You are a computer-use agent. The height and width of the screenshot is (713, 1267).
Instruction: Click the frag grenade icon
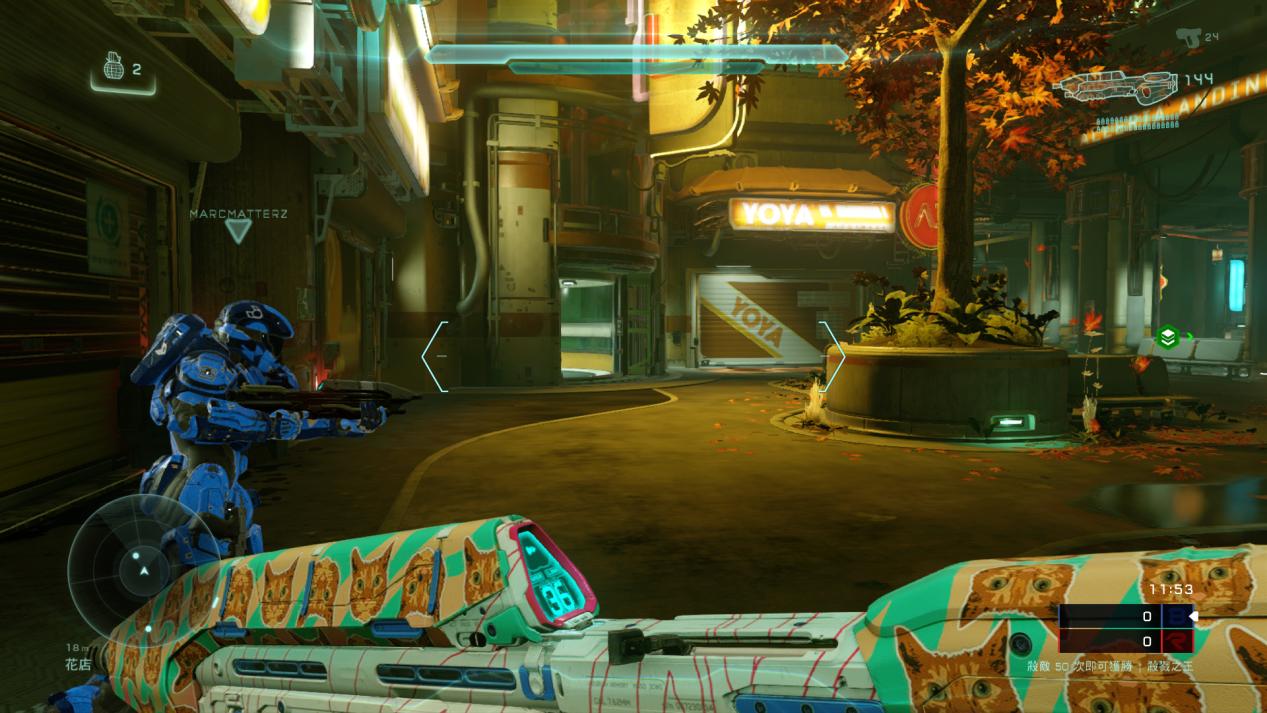[x=113, y=68]
